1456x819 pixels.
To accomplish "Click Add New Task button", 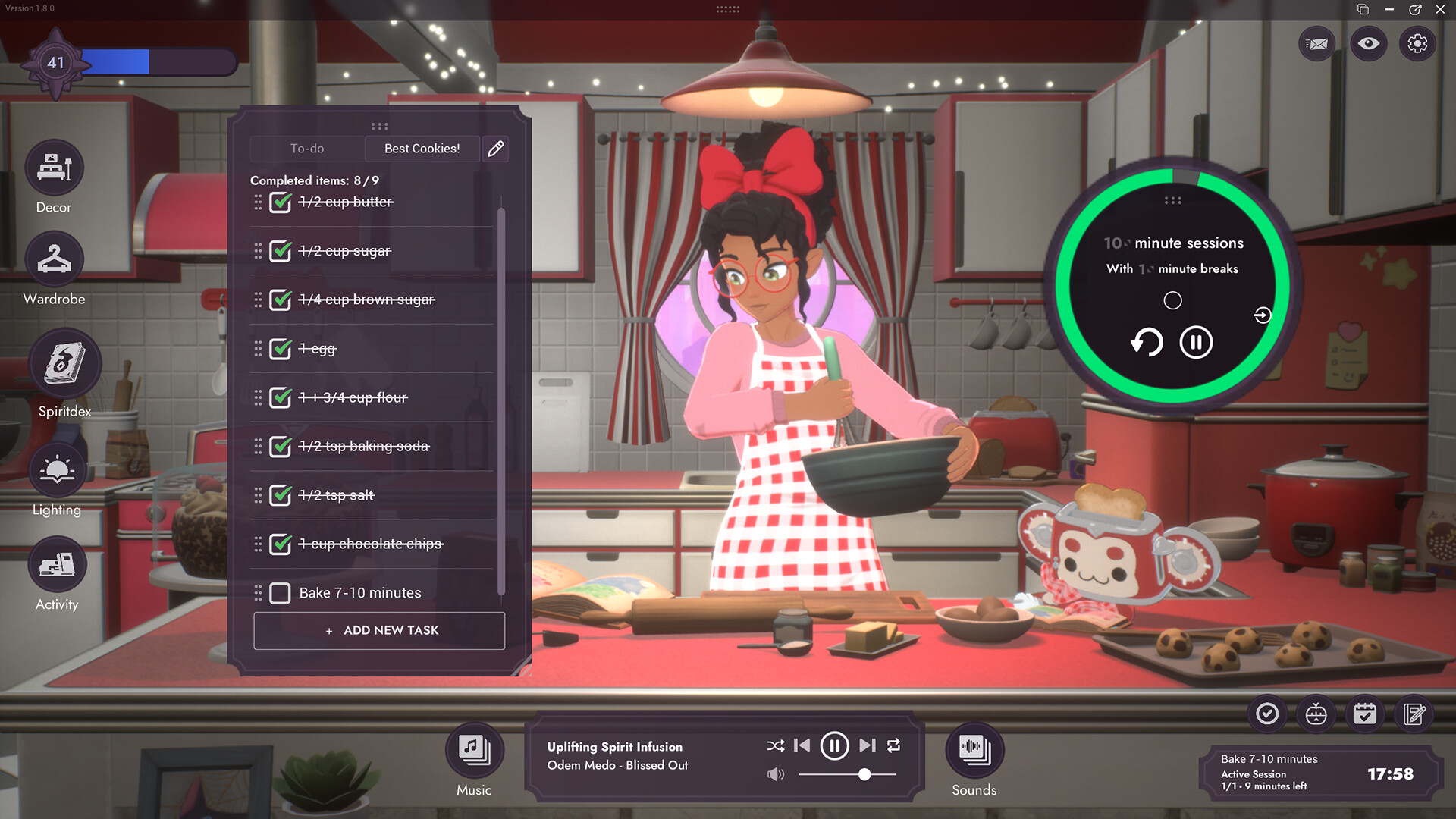I will point(379,630).
